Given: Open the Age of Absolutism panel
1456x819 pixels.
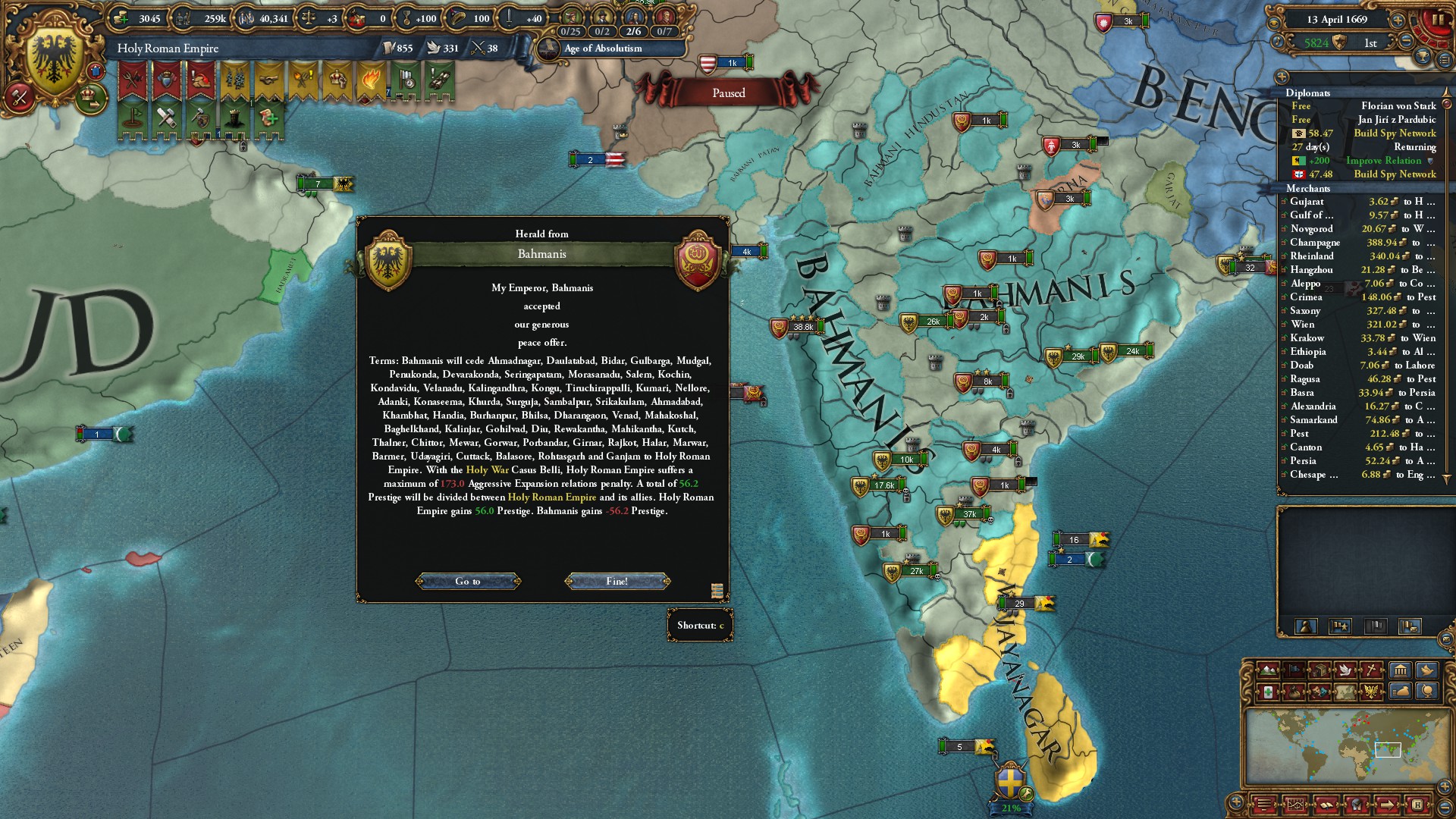Looking at the screenshot, I should (603, 49).
